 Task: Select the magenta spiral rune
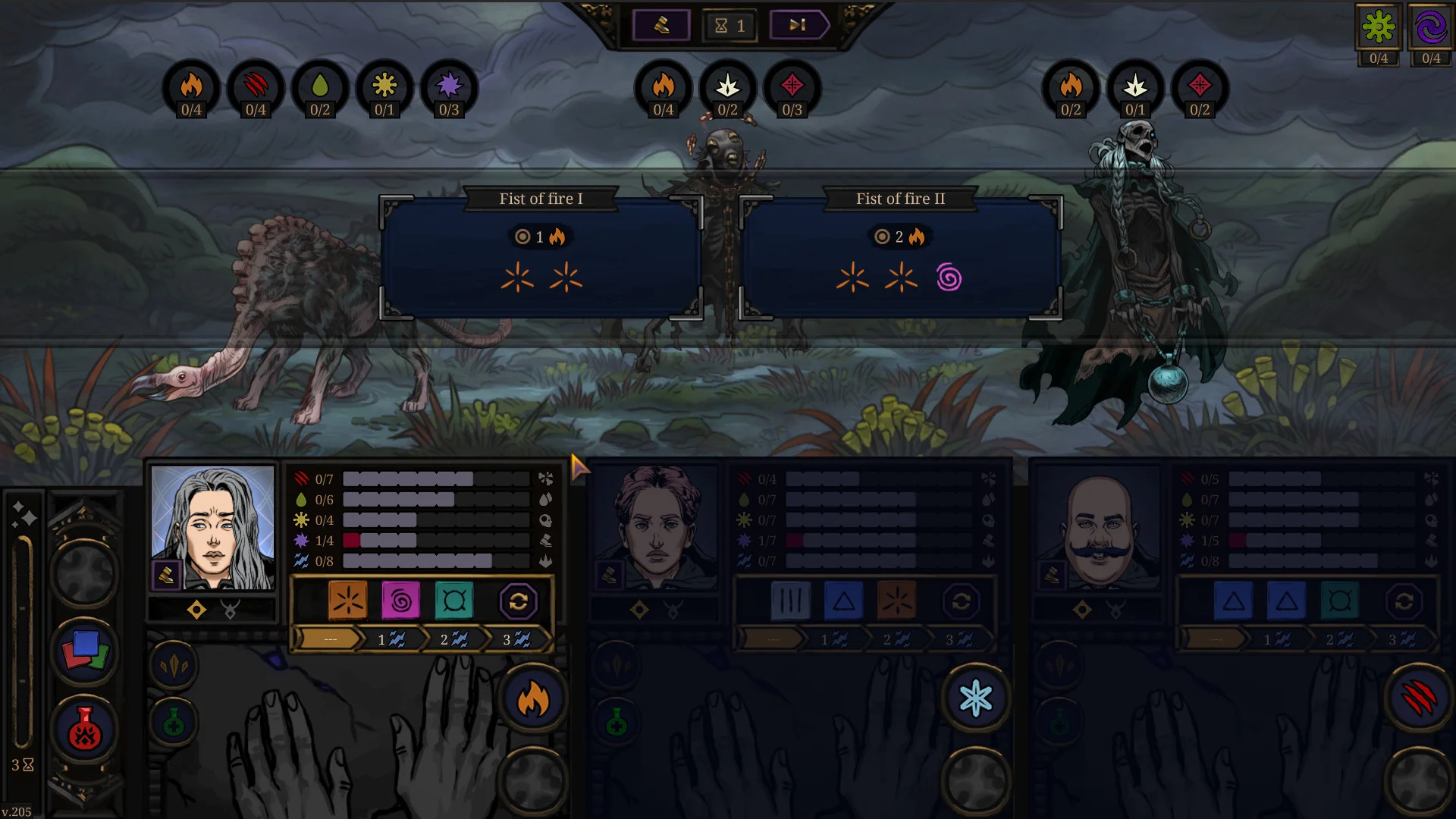[401, 601]
